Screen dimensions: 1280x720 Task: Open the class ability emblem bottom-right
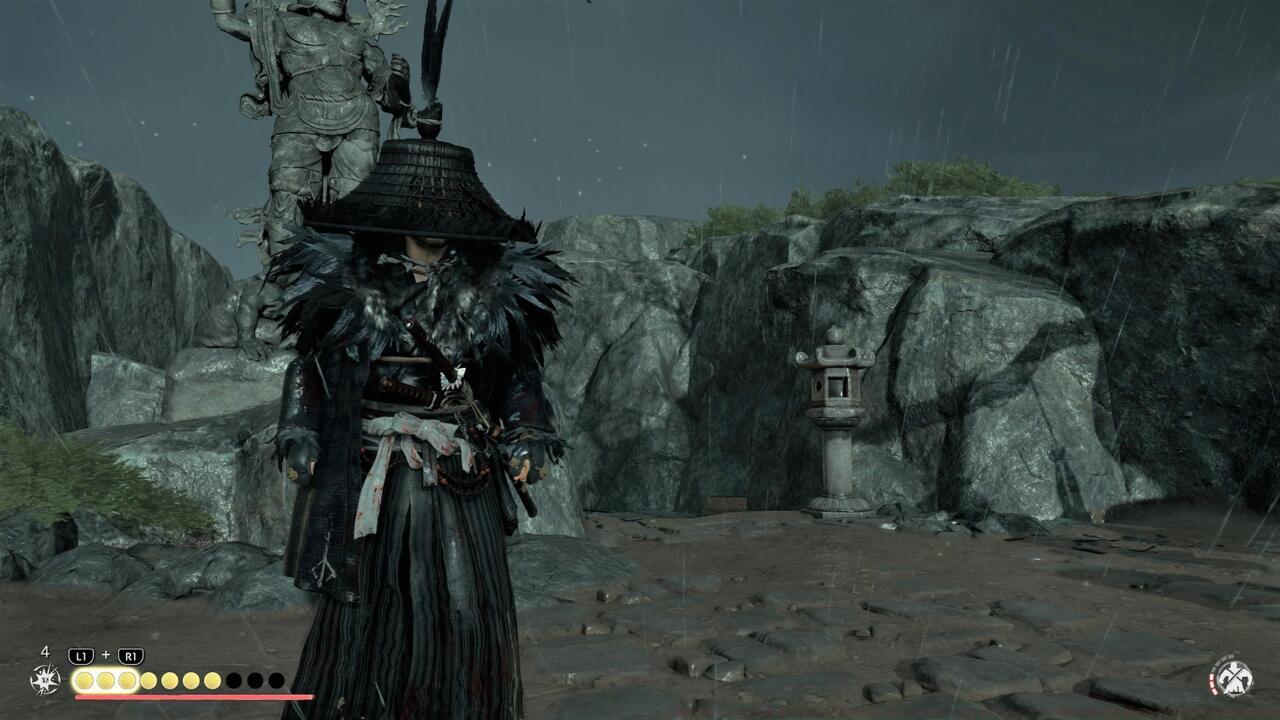pyautogui.click(x=1234, y=678)
